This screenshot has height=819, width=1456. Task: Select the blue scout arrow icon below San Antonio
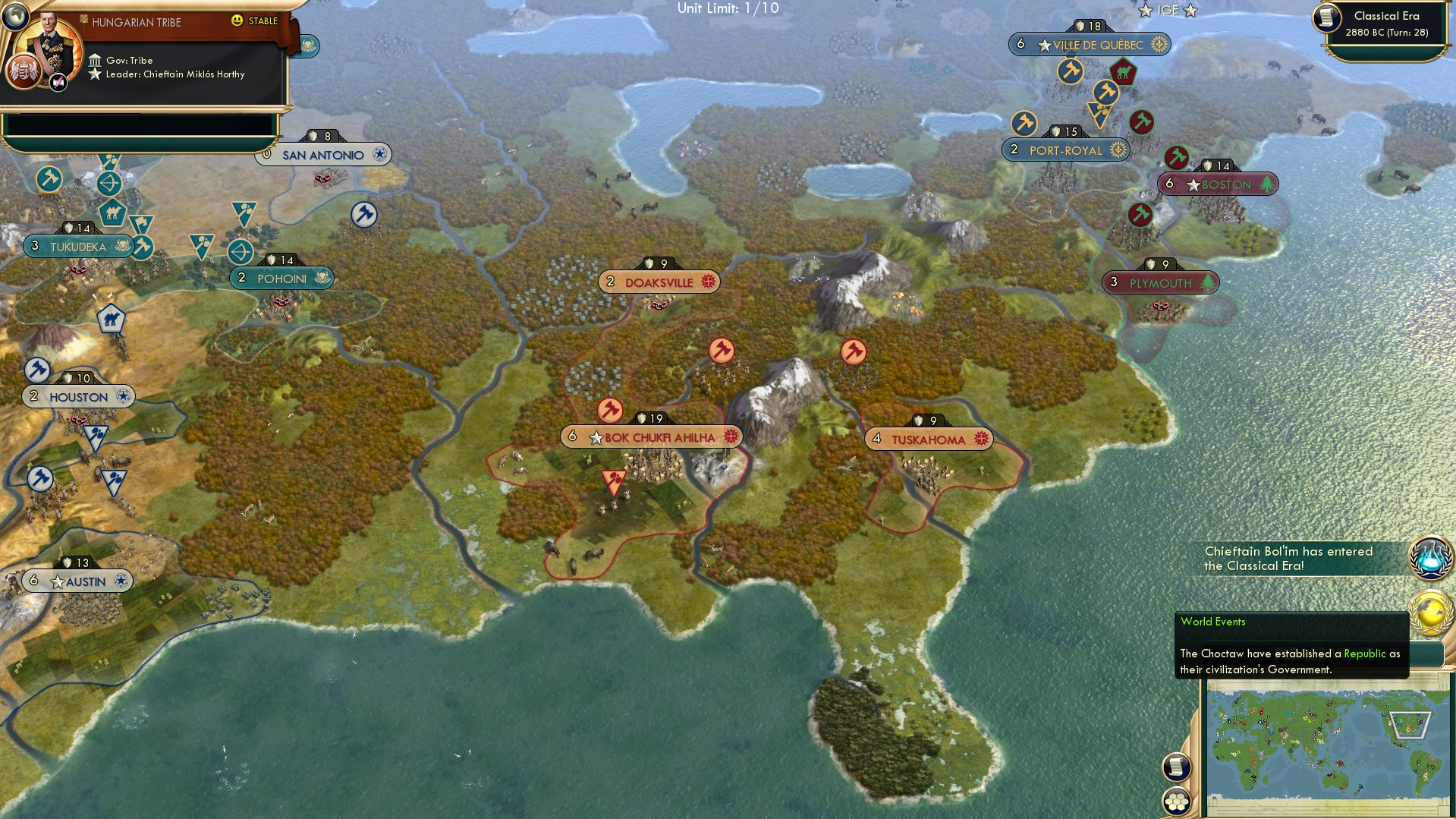(364, 213)
